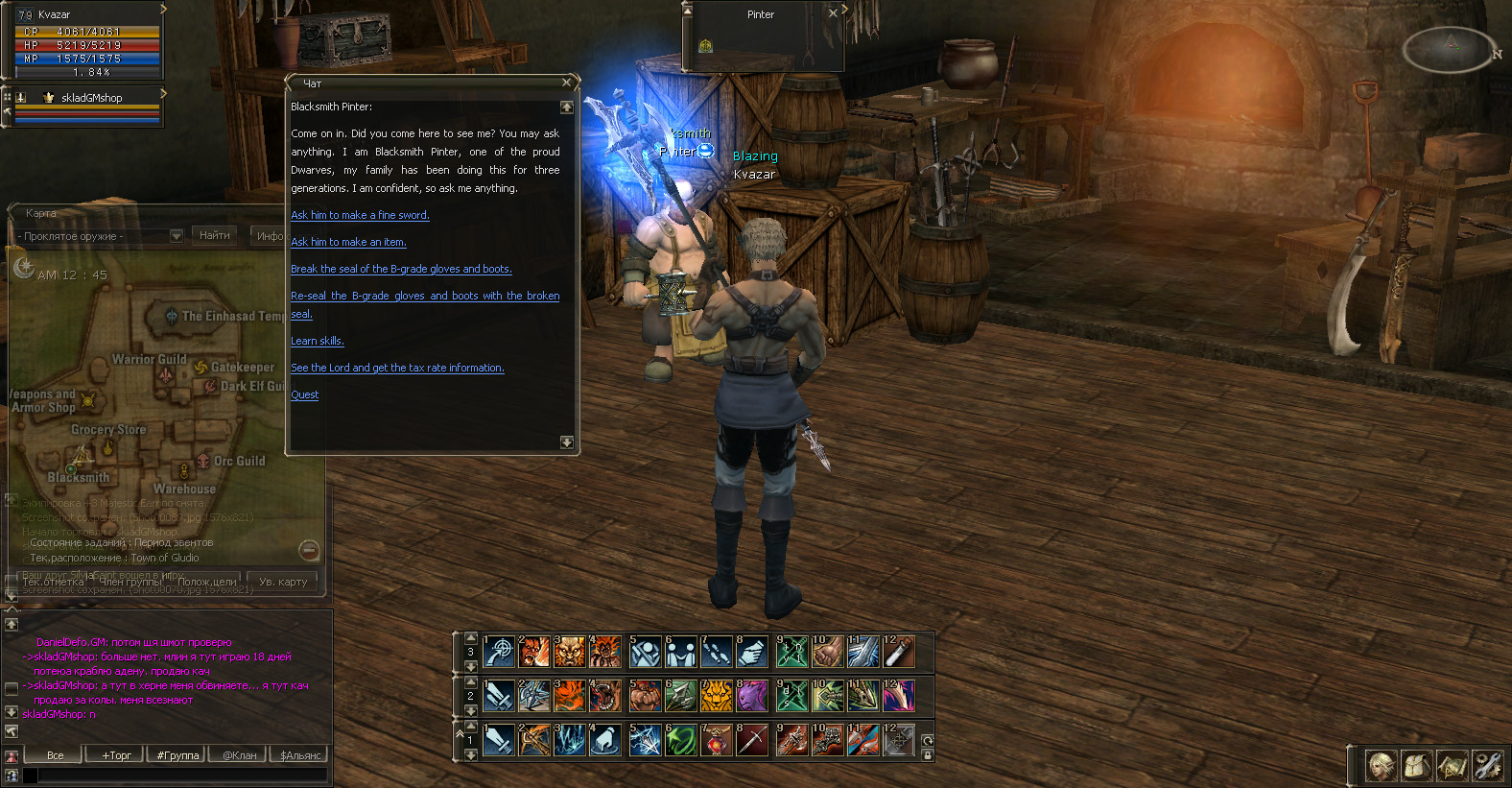The height and width of the screenshot is (788, 1512).
Task: Open the tax rate information option
Action: click(x=397, y=368)
